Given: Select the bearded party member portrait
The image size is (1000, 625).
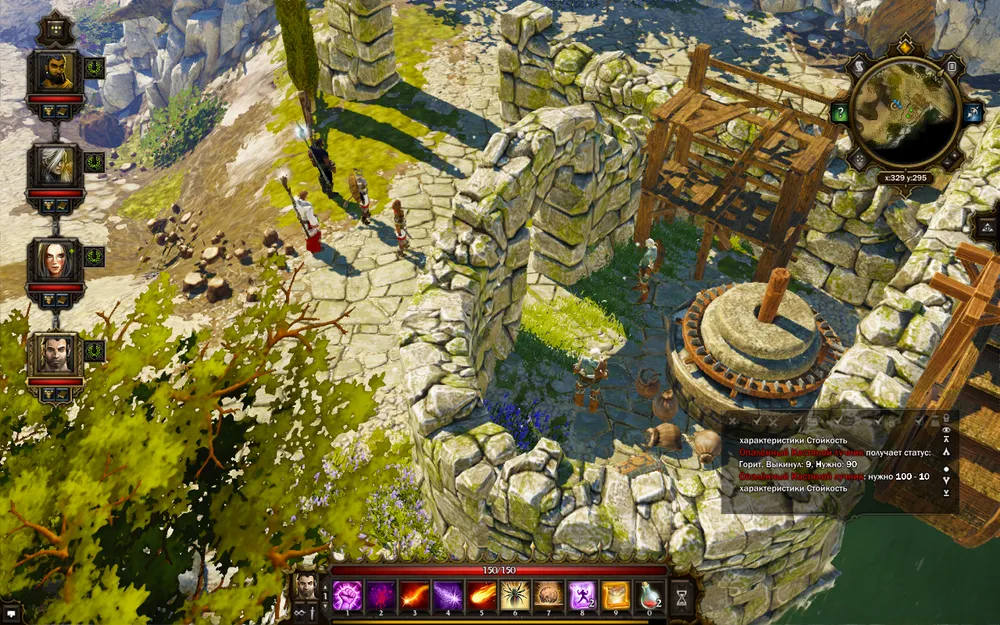Looking at the screenshot, I should [x=54, y=71].
